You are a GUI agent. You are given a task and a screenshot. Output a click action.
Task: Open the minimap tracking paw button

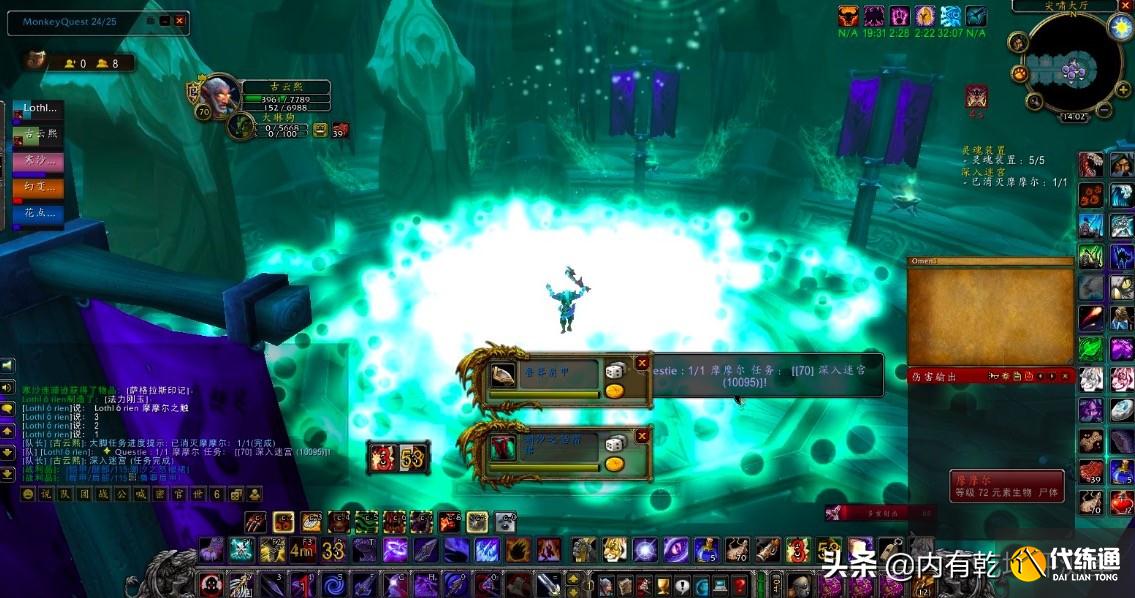coord(1020,73)
